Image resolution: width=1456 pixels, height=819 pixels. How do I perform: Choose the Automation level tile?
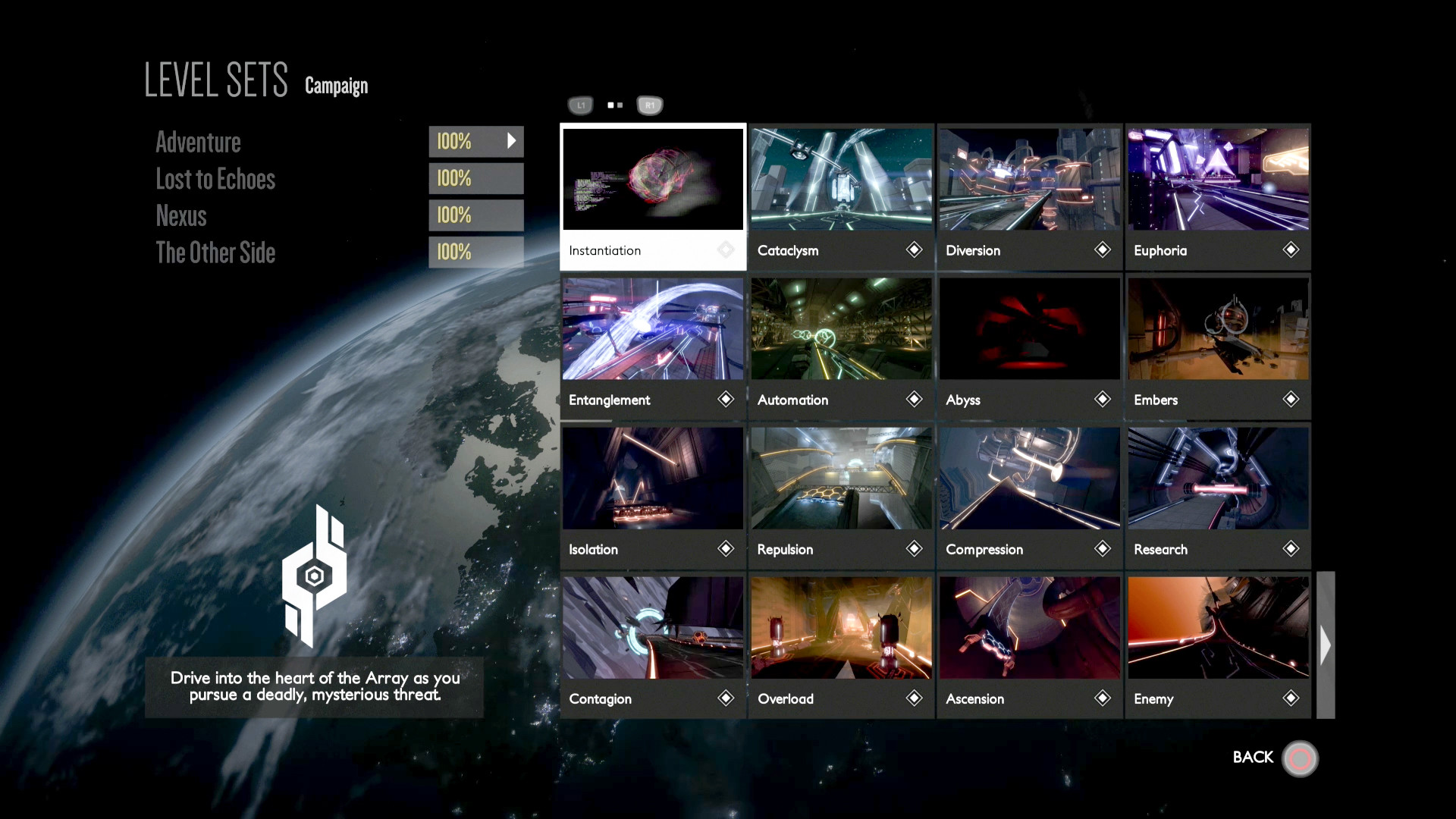tap(841, 346)
